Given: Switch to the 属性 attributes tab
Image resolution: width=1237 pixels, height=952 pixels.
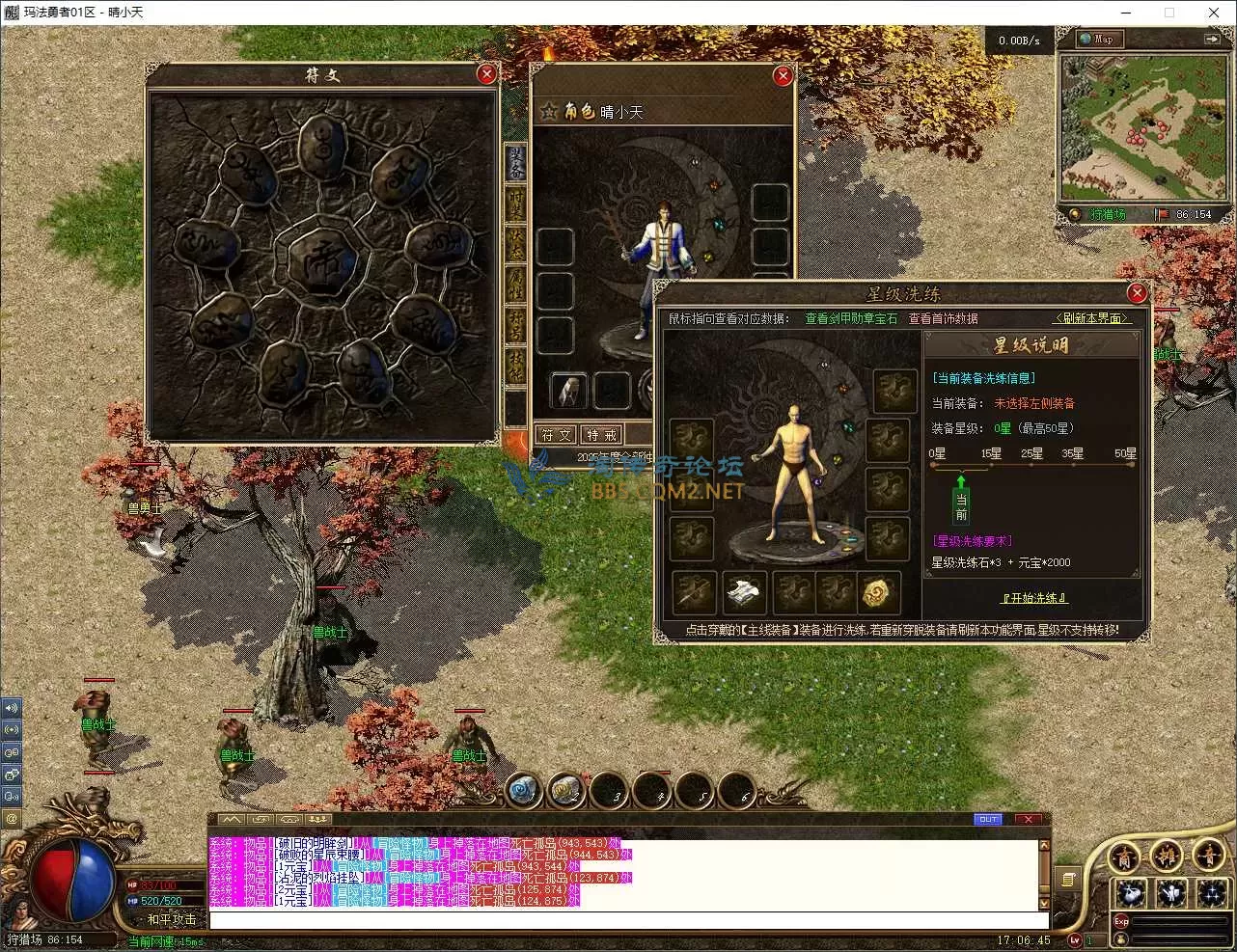Looking at the screenshot, I should [x=516, y=284].
